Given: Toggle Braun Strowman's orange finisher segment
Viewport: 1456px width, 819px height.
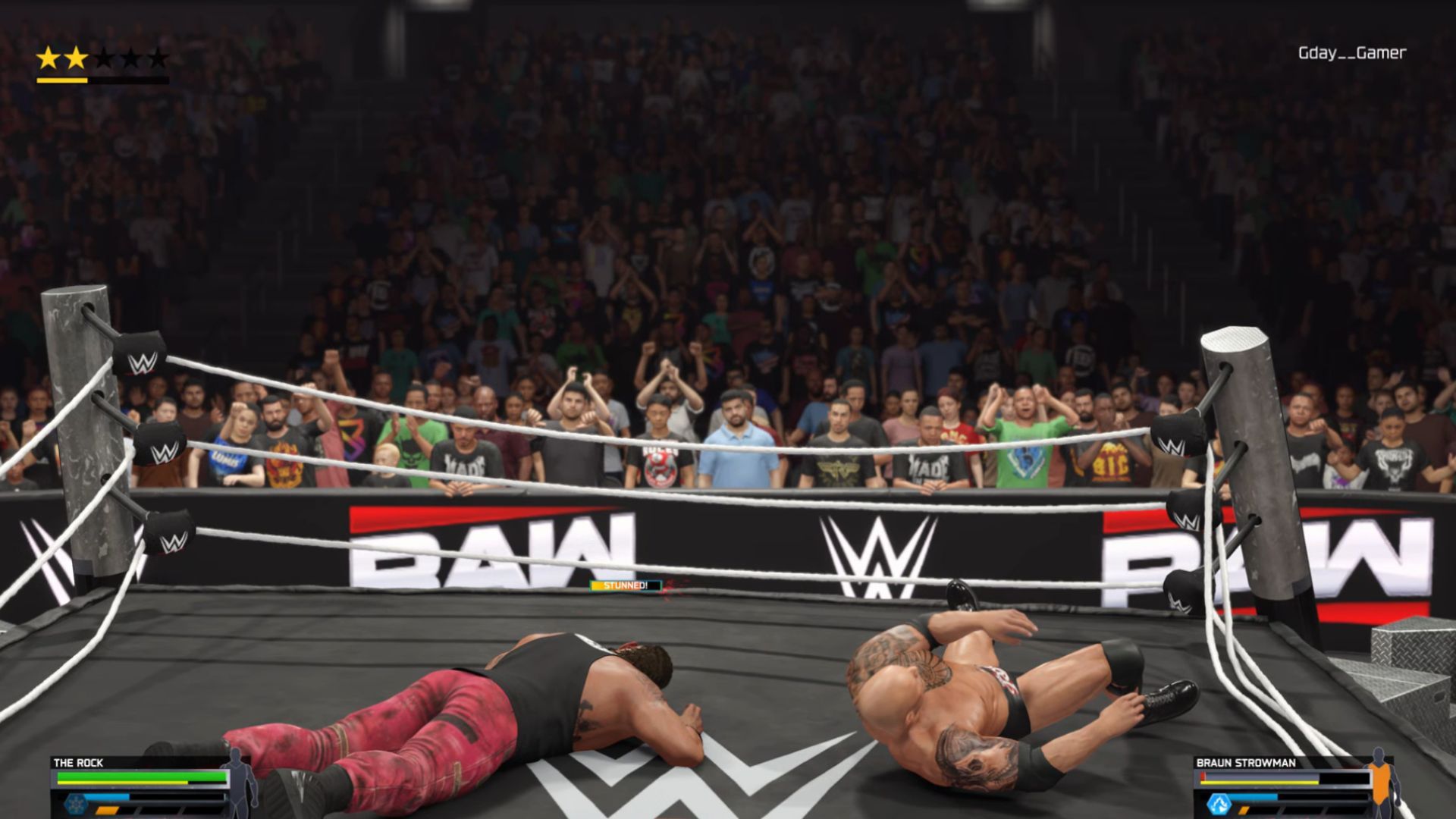Looking at the screenshot, I should click(x=1243, y=810).
